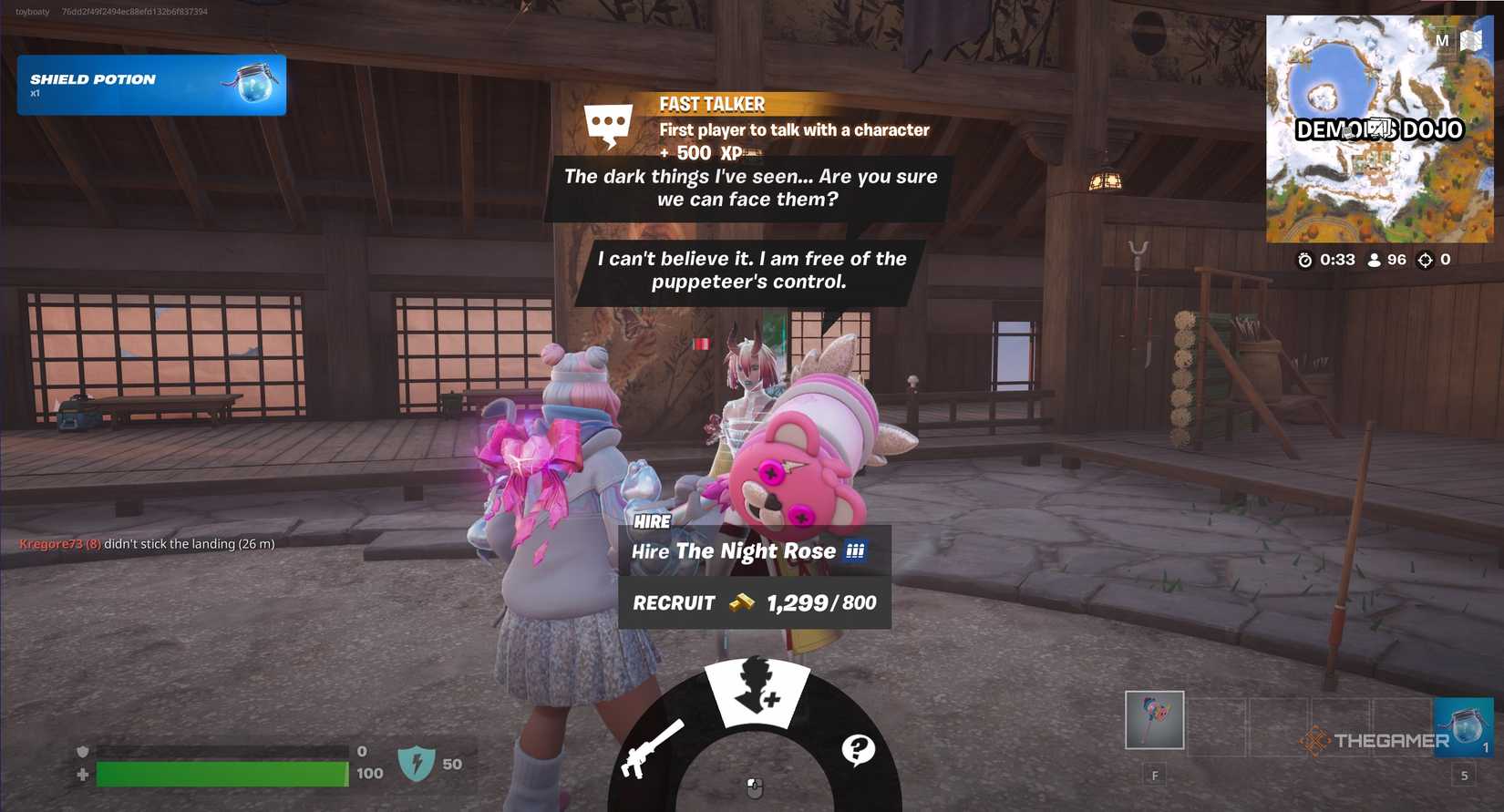Screen dimensions: 1504x812
Task: Click the plus icon under the health bar
Action: click(83, 774)
